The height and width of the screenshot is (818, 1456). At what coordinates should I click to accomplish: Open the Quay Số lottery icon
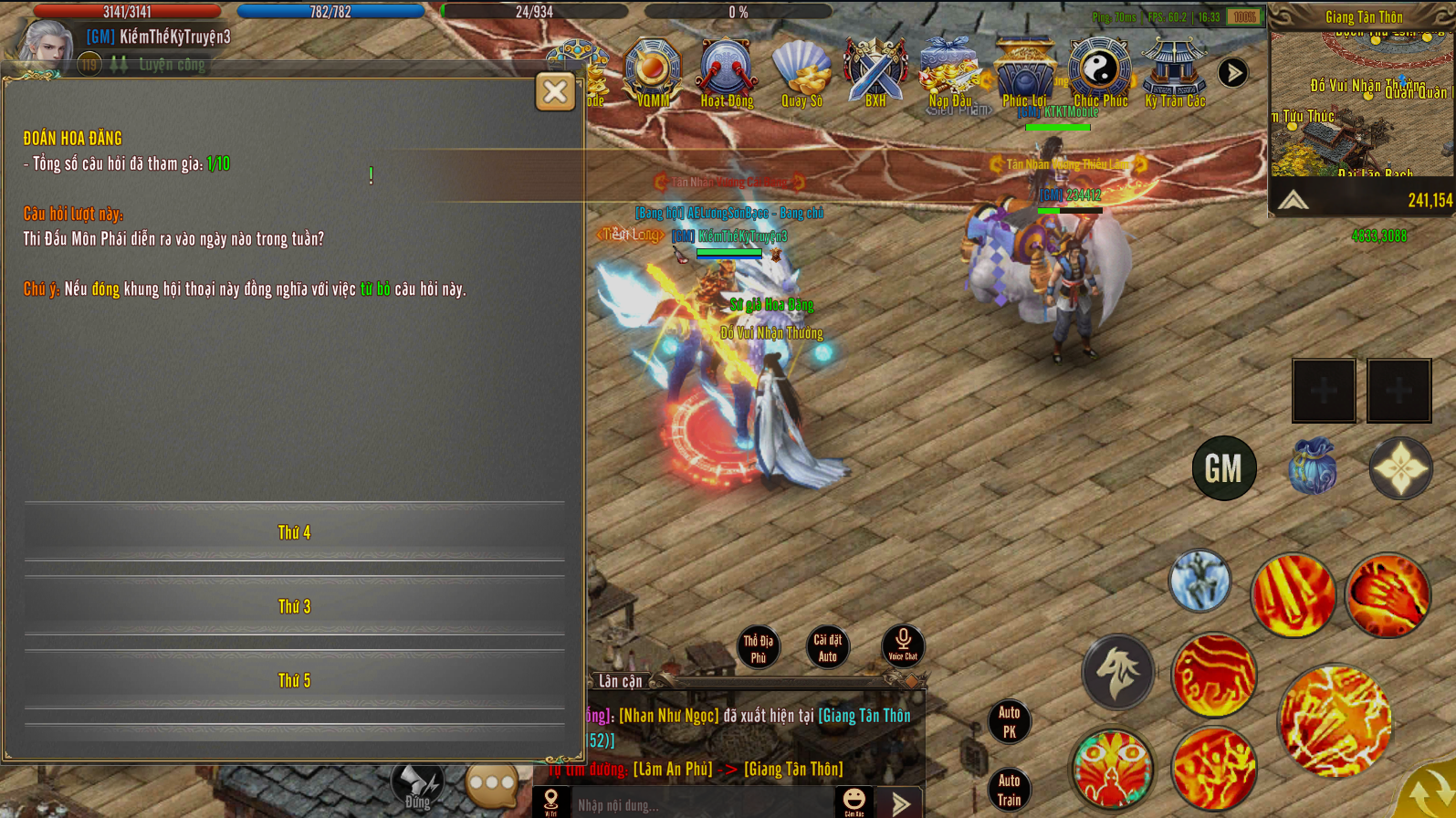coord(801,72)
